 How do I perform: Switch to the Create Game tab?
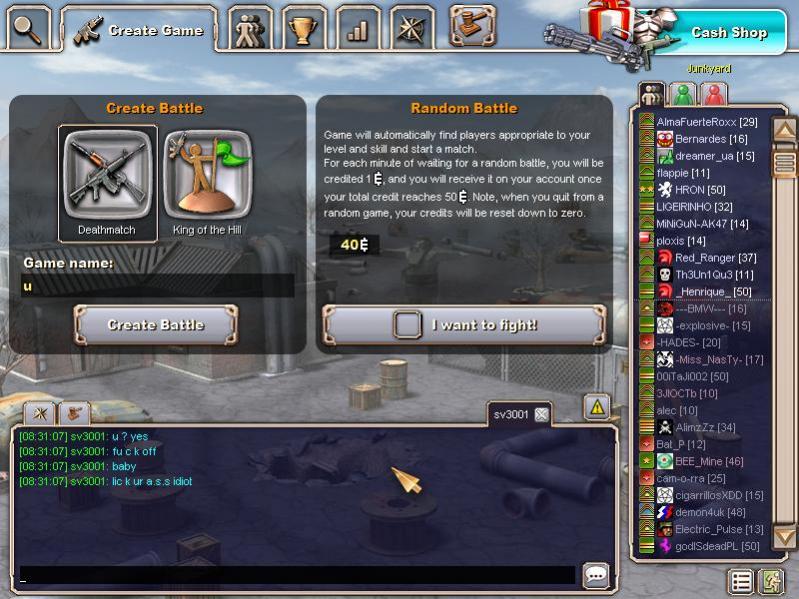[x=139, y=30]
